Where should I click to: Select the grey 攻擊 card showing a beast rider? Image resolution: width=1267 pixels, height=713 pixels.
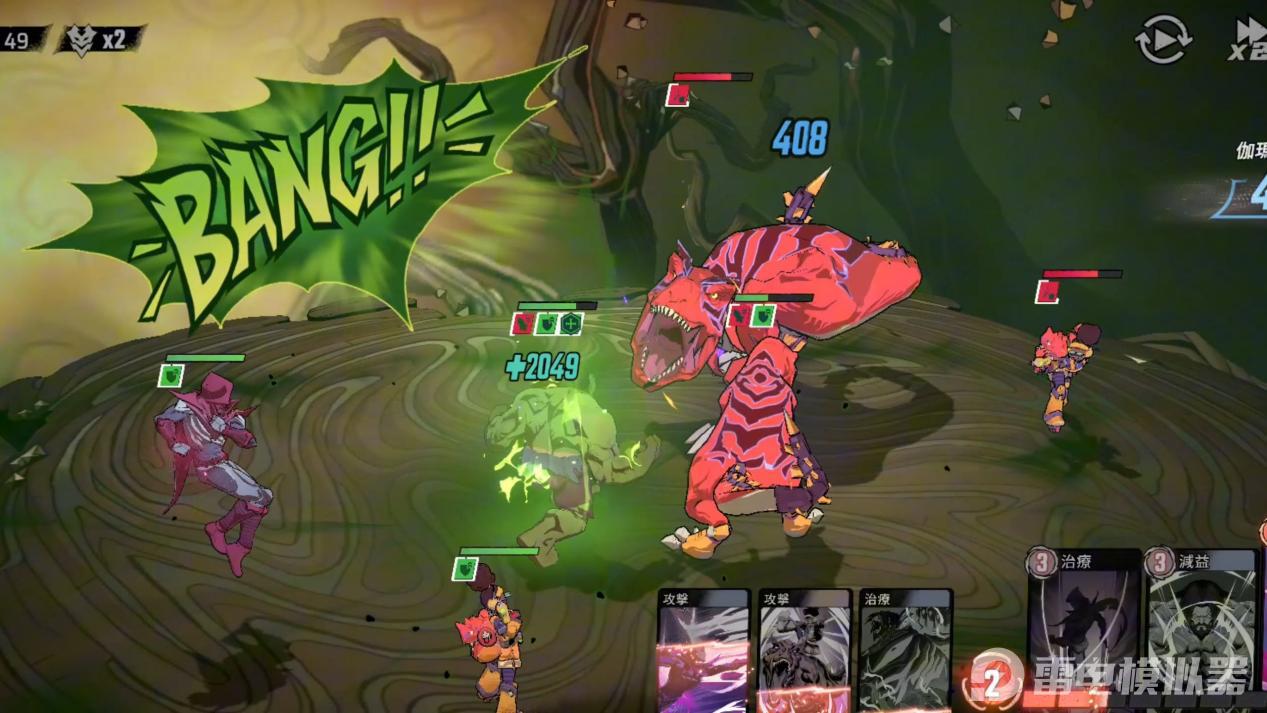coord(804,650)
